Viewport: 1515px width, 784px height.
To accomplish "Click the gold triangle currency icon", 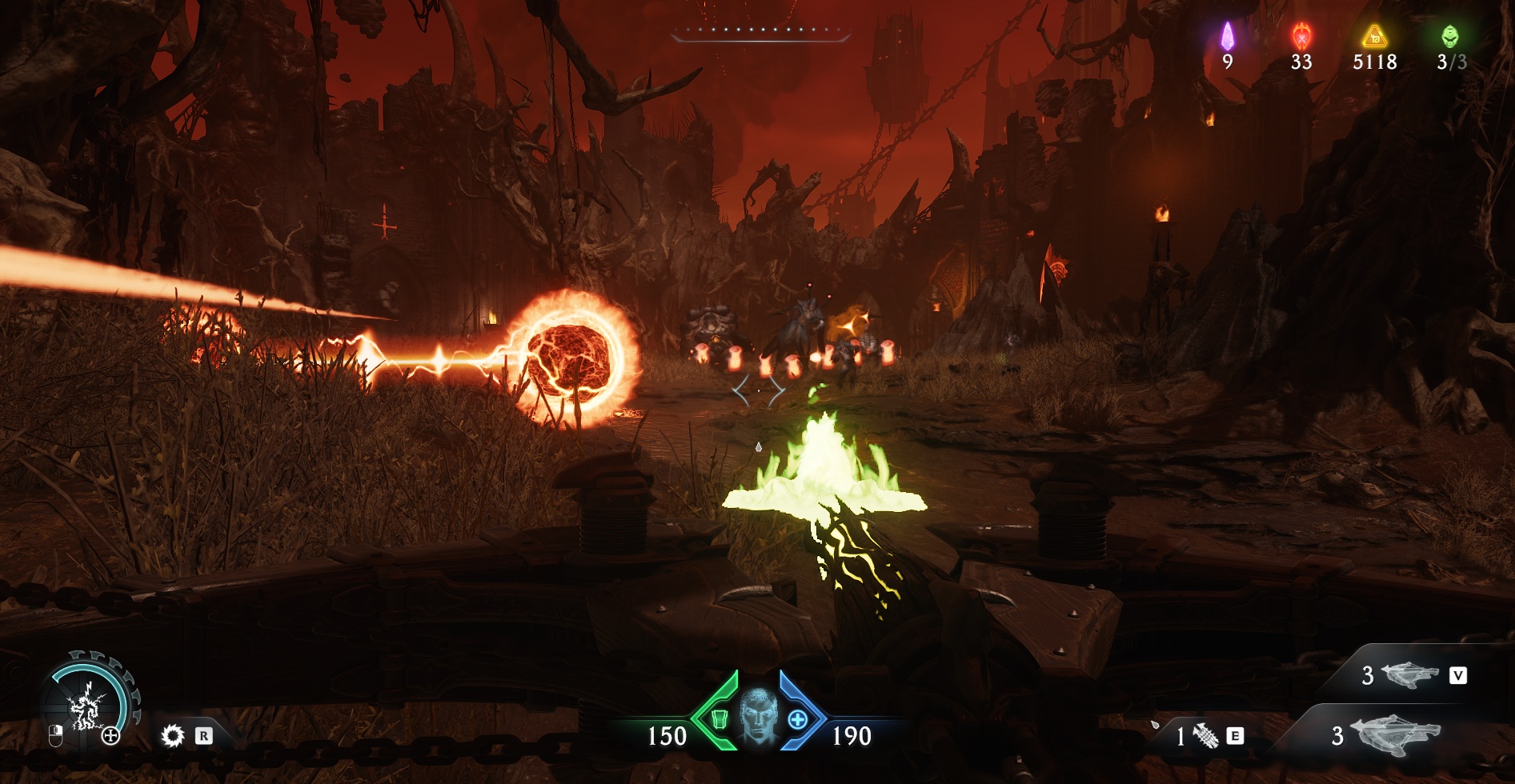I will click(x=1374, y=37).
